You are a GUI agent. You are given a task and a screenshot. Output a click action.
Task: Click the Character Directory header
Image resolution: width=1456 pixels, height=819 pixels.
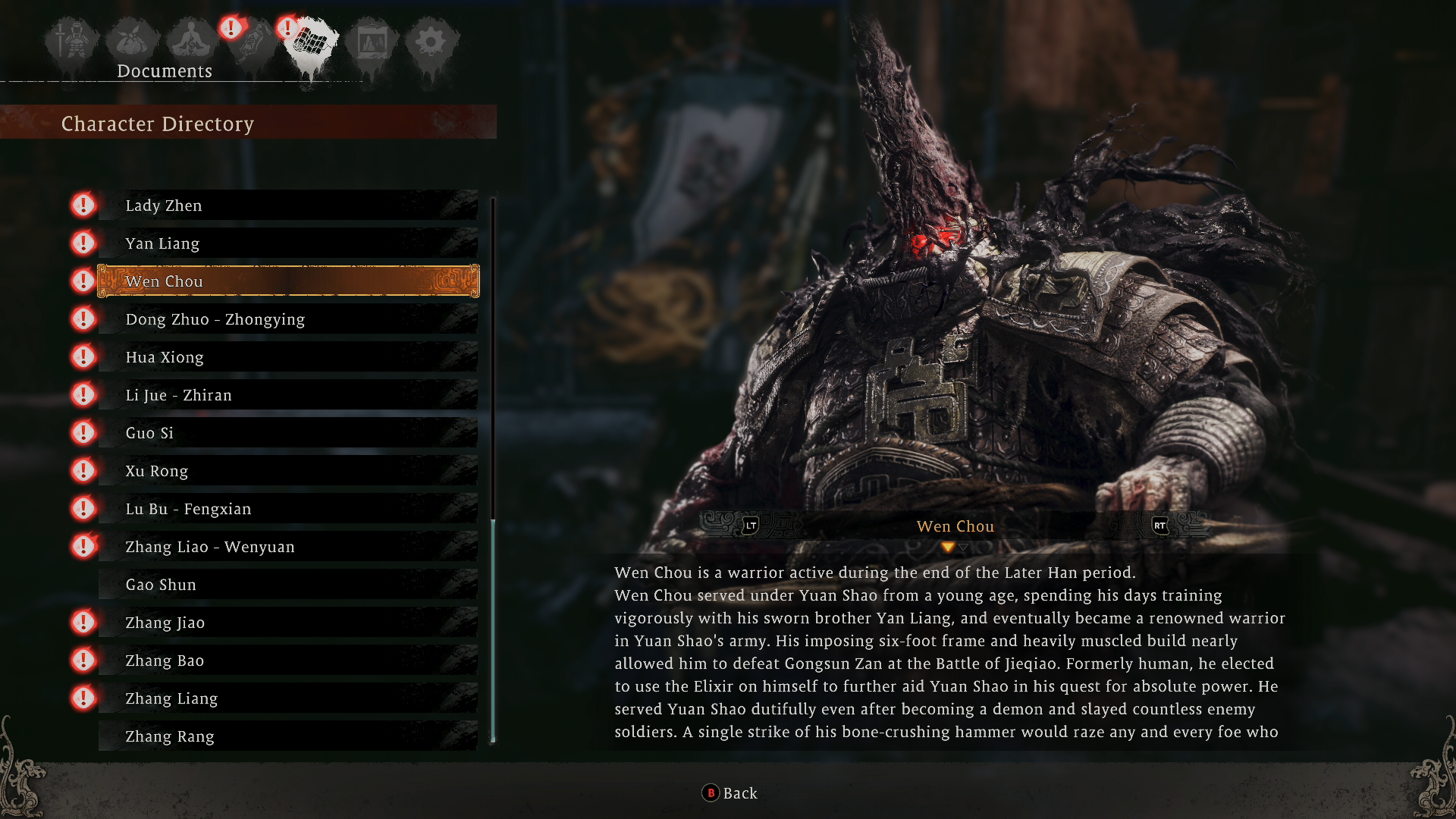click(158, 124)
